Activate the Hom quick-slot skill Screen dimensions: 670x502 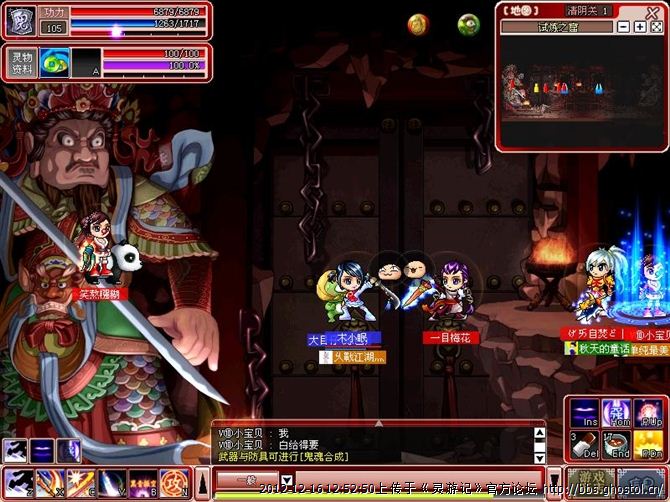(x=616, y=413)
